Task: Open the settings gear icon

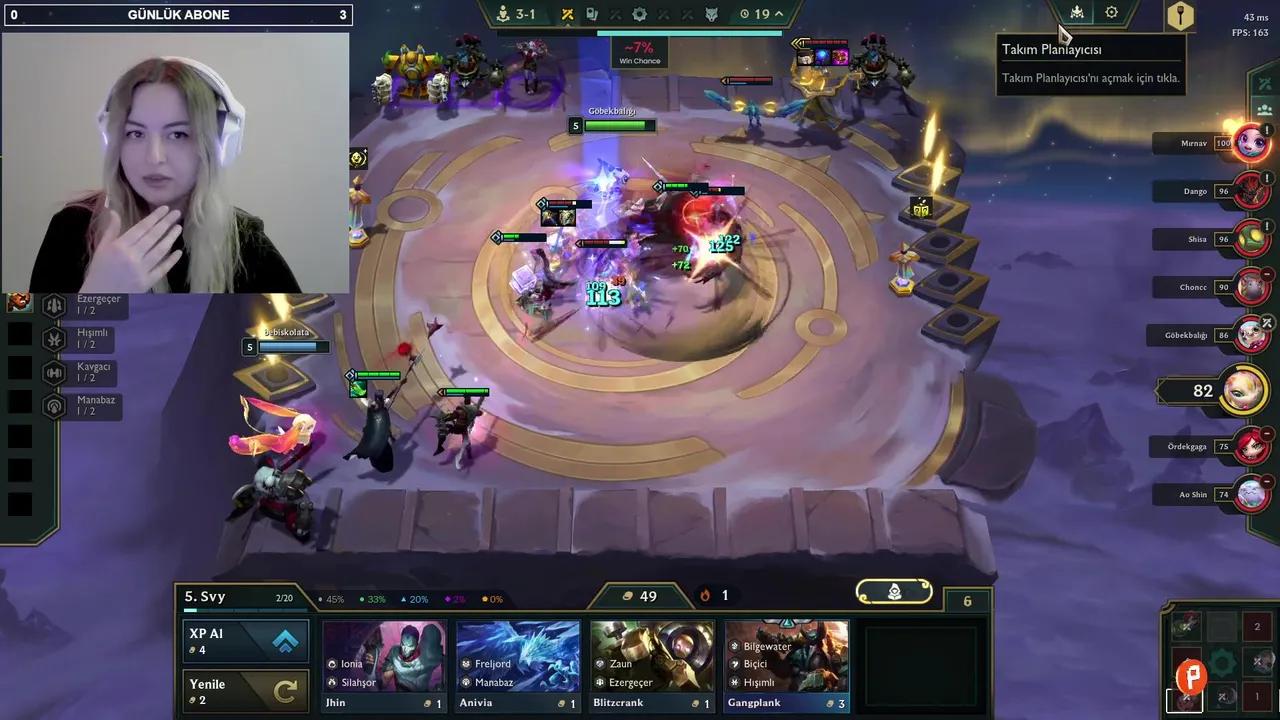Action: 1113,13
